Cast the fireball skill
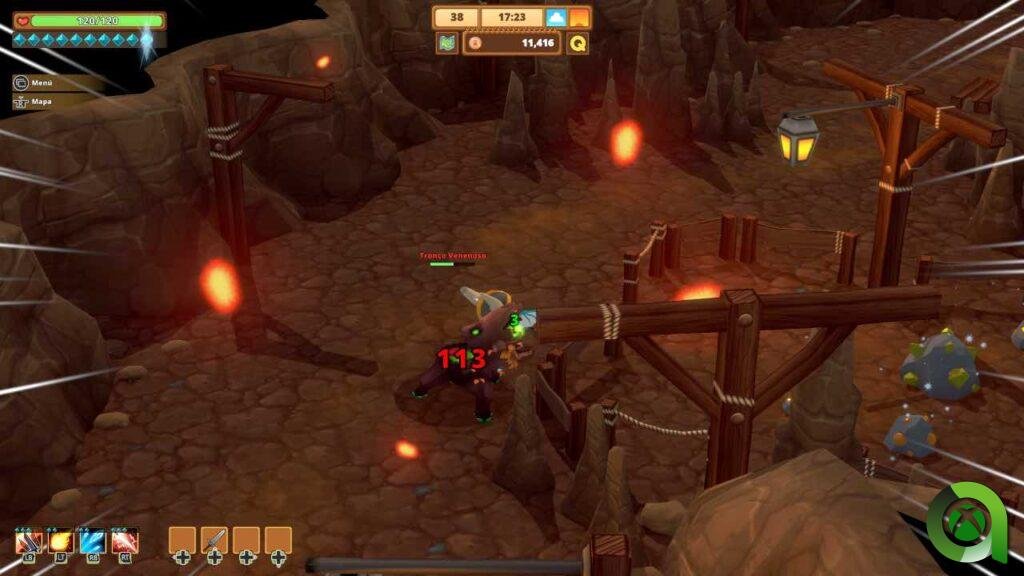This screenshot has width=1024, height=576. click(x=60, y=541)
